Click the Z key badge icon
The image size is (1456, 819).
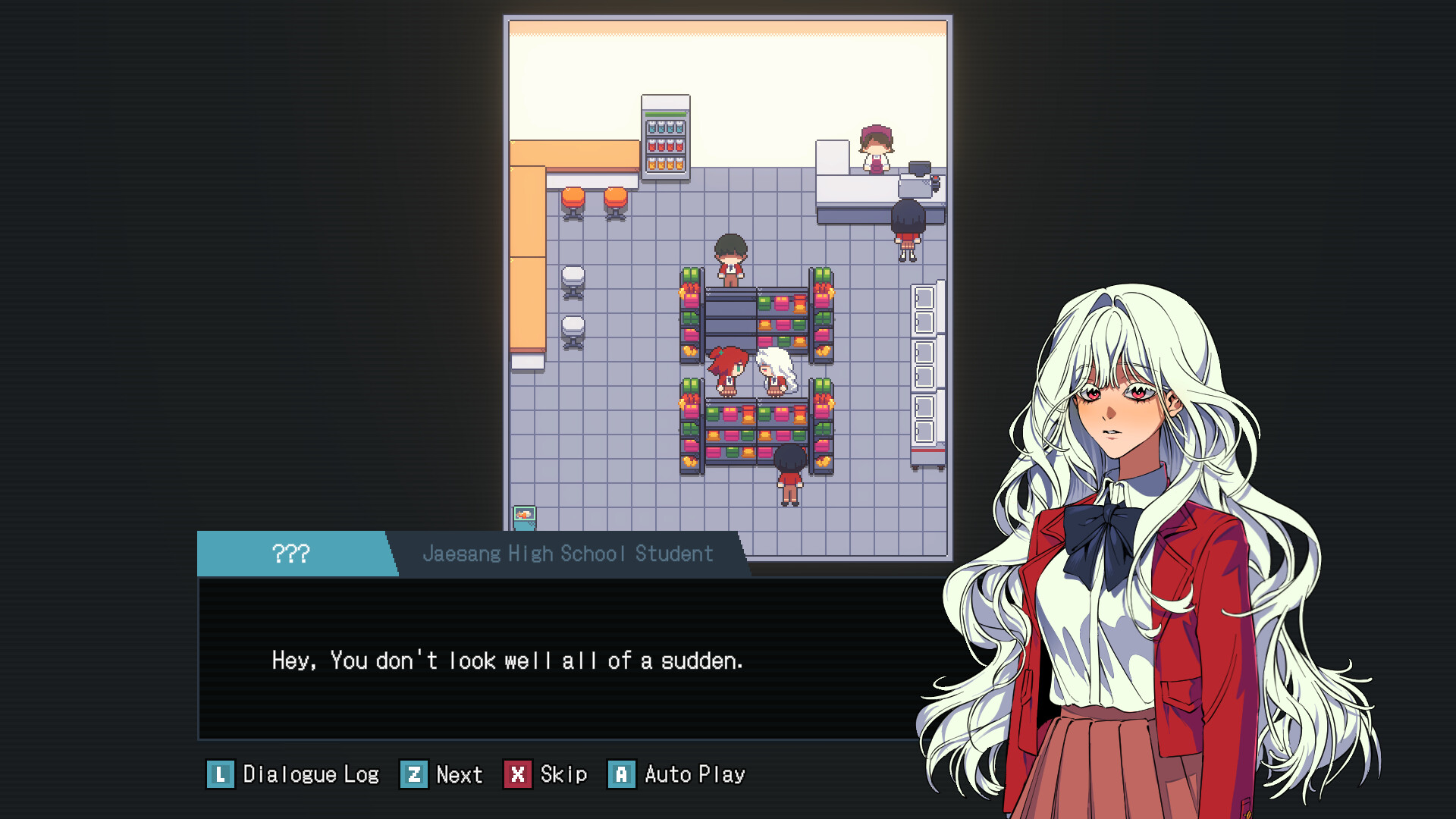click(x=413, y=774)
